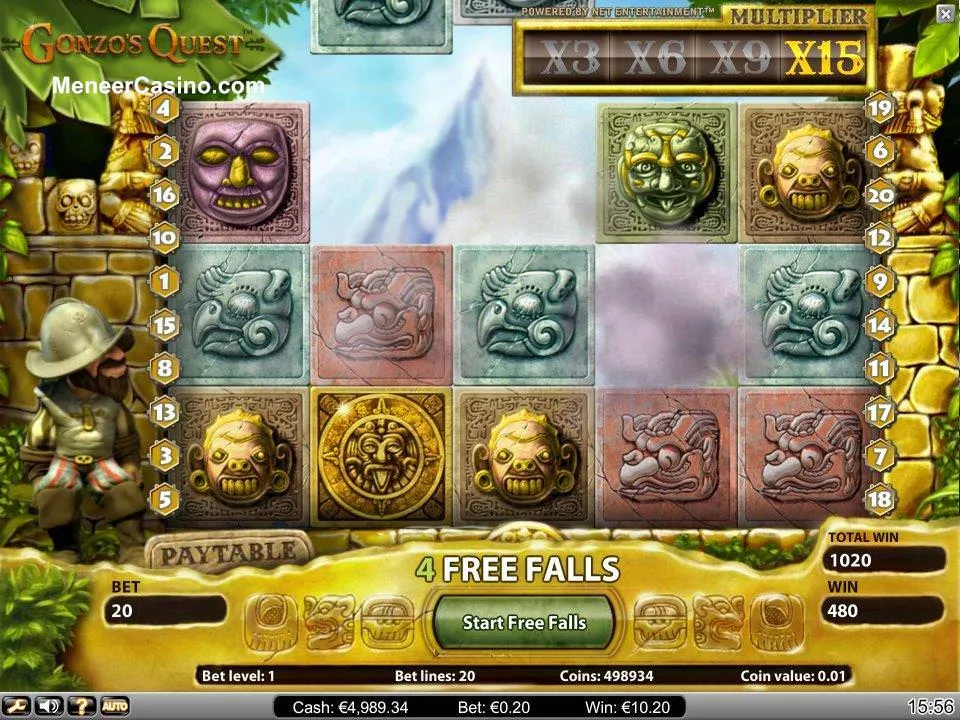Select bet line number 4 marker

pyautogui.click(x=164, y=108)
